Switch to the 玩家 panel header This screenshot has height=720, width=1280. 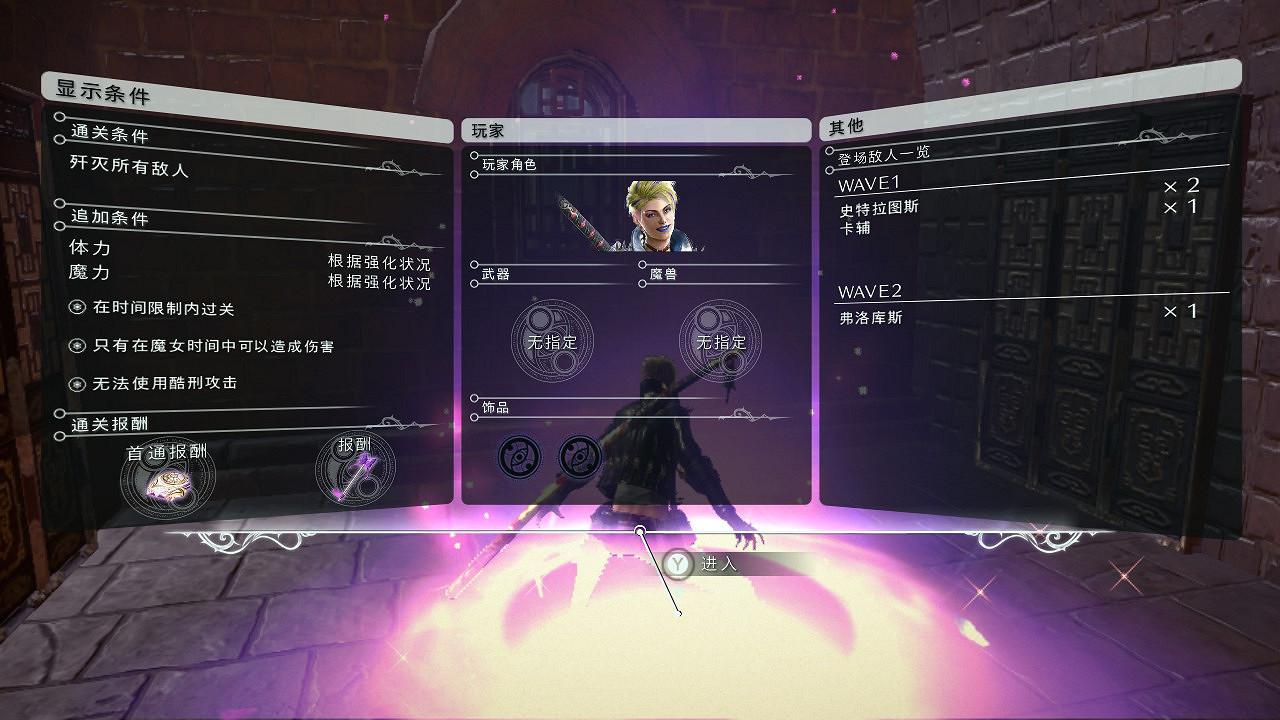[x=638, y=128]
